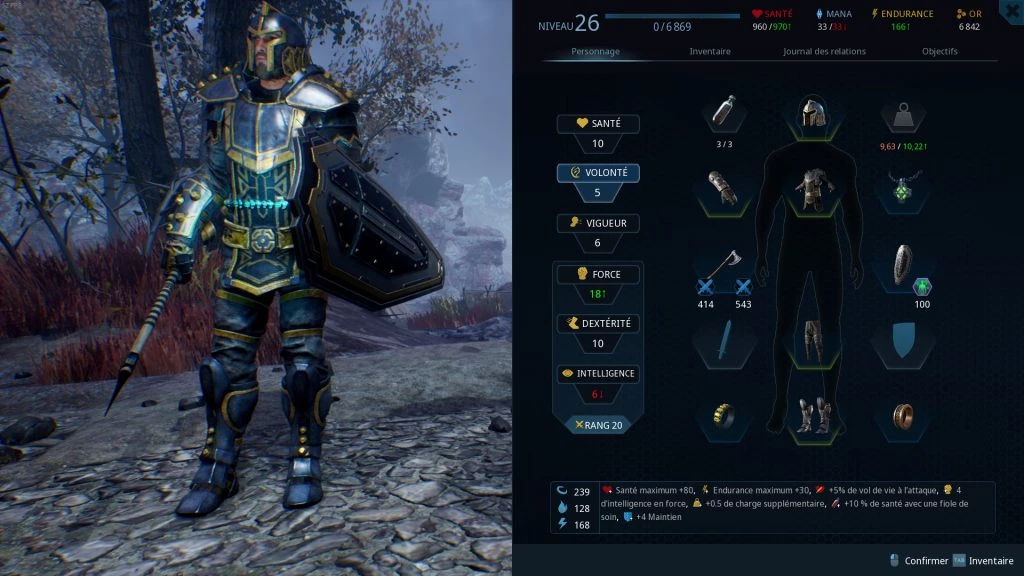Select the equipped helmet slot
The image size is (1024, 576).
click(810, 114)
